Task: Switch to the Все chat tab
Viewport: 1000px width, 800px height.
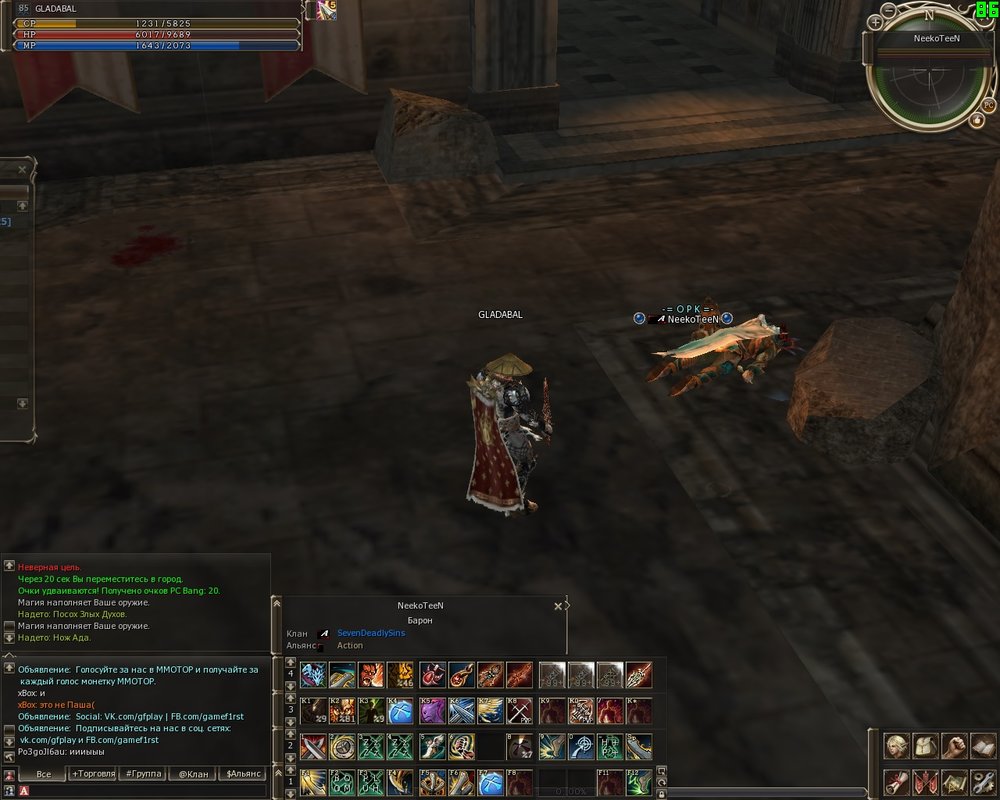Action: pyautogui.click(x=43, y=774)
